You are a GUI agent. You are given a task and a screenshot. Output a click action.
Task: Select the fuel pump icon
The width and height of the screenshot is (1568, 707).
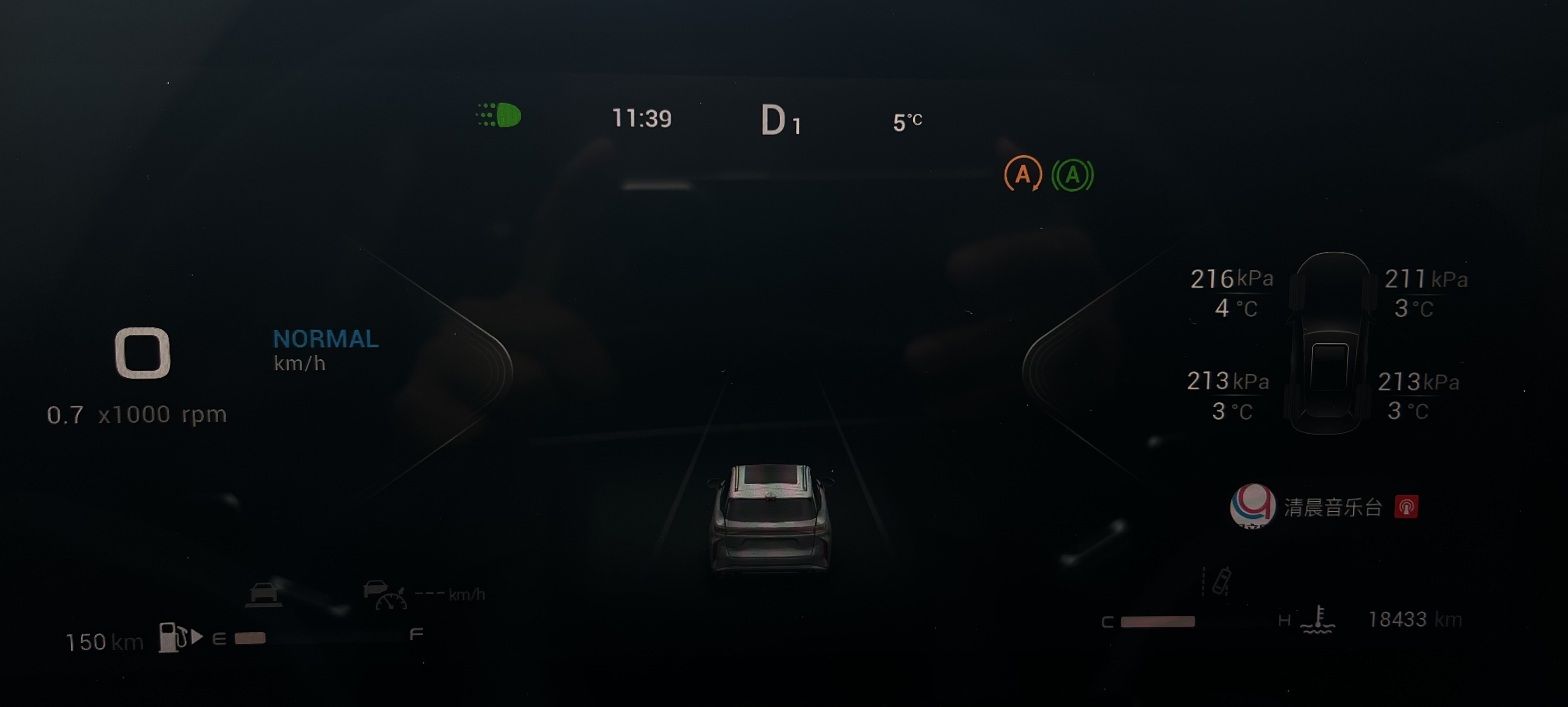[173, 637]
